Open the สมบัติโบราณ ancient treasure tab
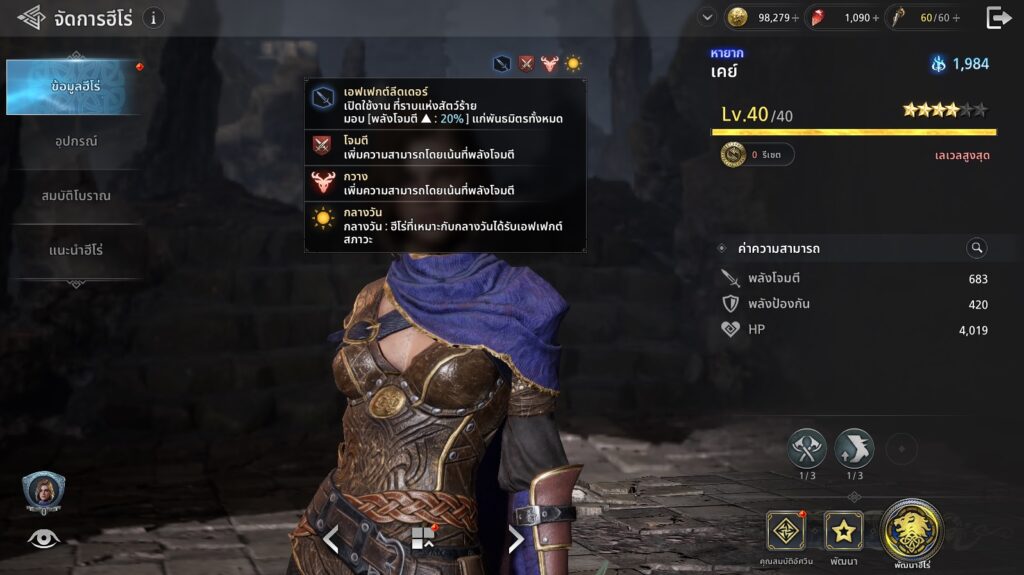Image resolution: width=1024 pixels, height=575 pixels. [76, 195]
